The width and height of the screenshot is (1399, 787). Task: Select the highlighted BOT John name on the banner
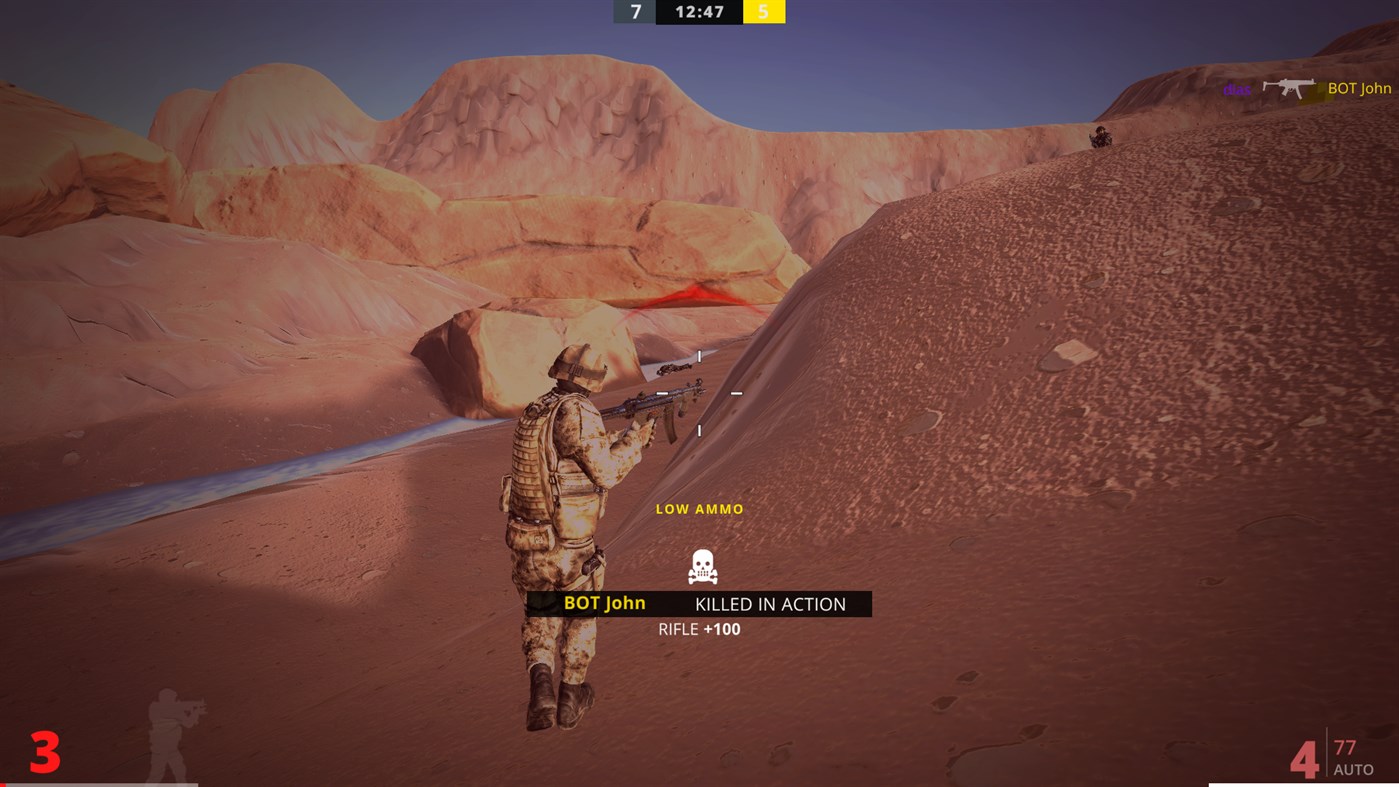coord(604,602)
